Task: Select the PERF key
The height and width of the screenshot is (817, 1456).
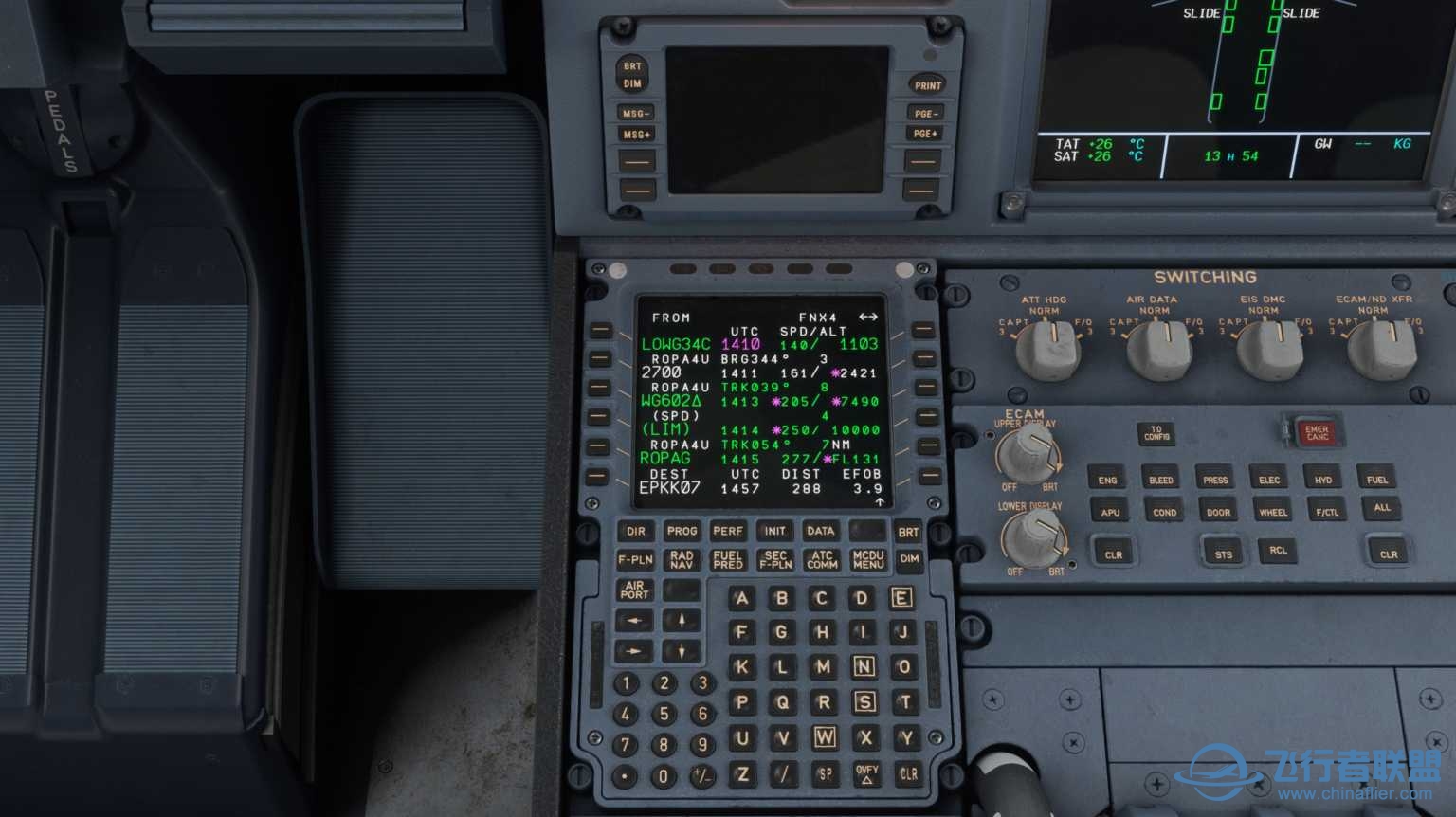Action: click(727, 531)
